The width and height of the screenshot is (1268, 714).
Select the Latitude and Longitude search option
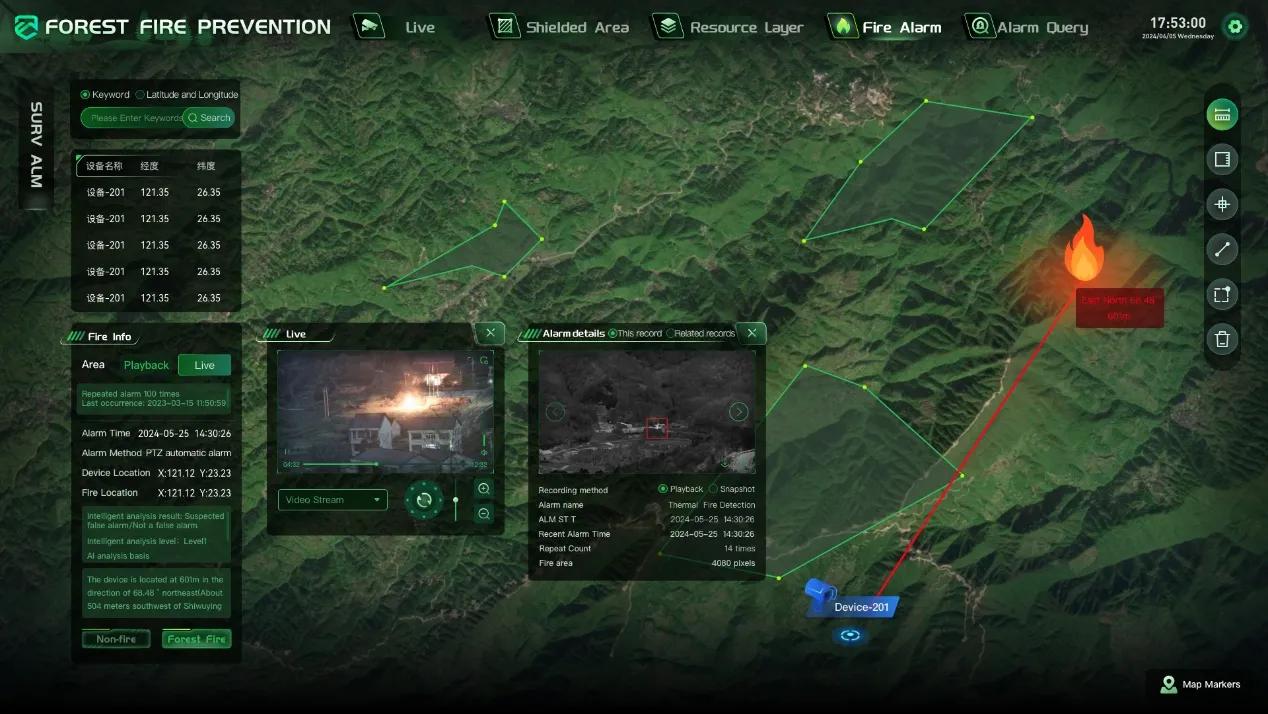(140, 95)
